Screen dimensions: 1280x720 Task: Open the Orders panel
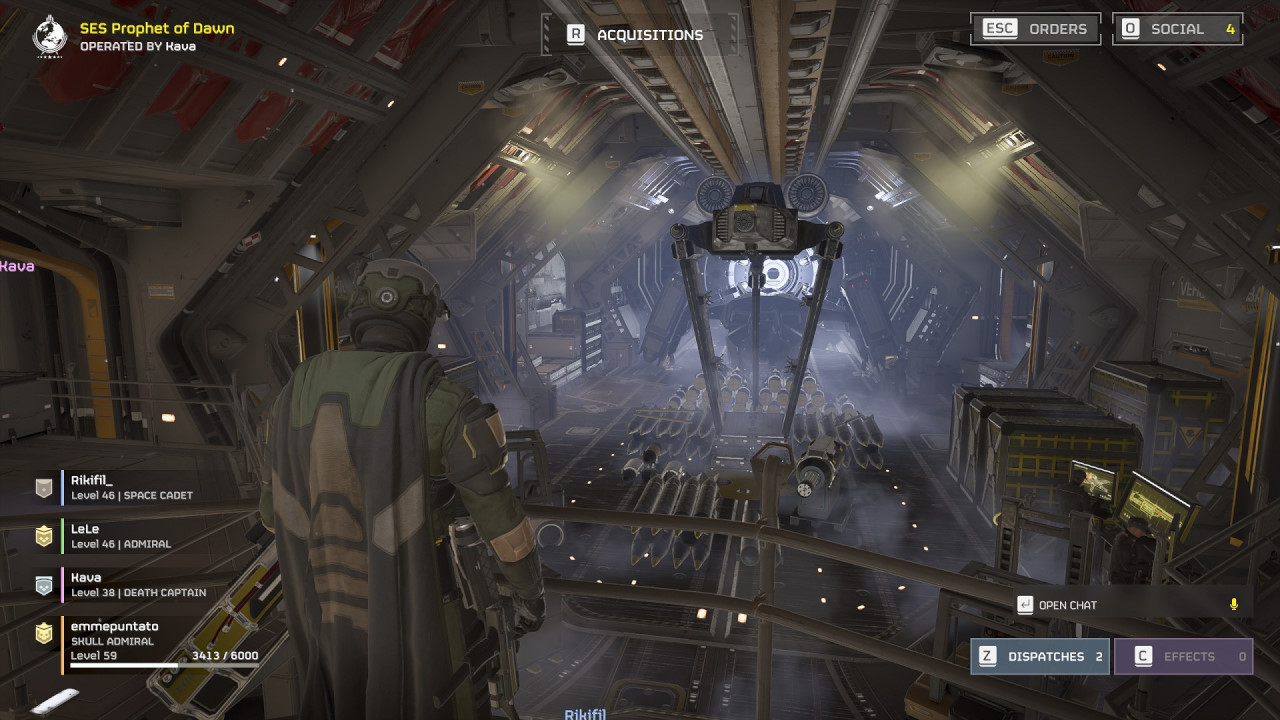[x=1036, y=29]
